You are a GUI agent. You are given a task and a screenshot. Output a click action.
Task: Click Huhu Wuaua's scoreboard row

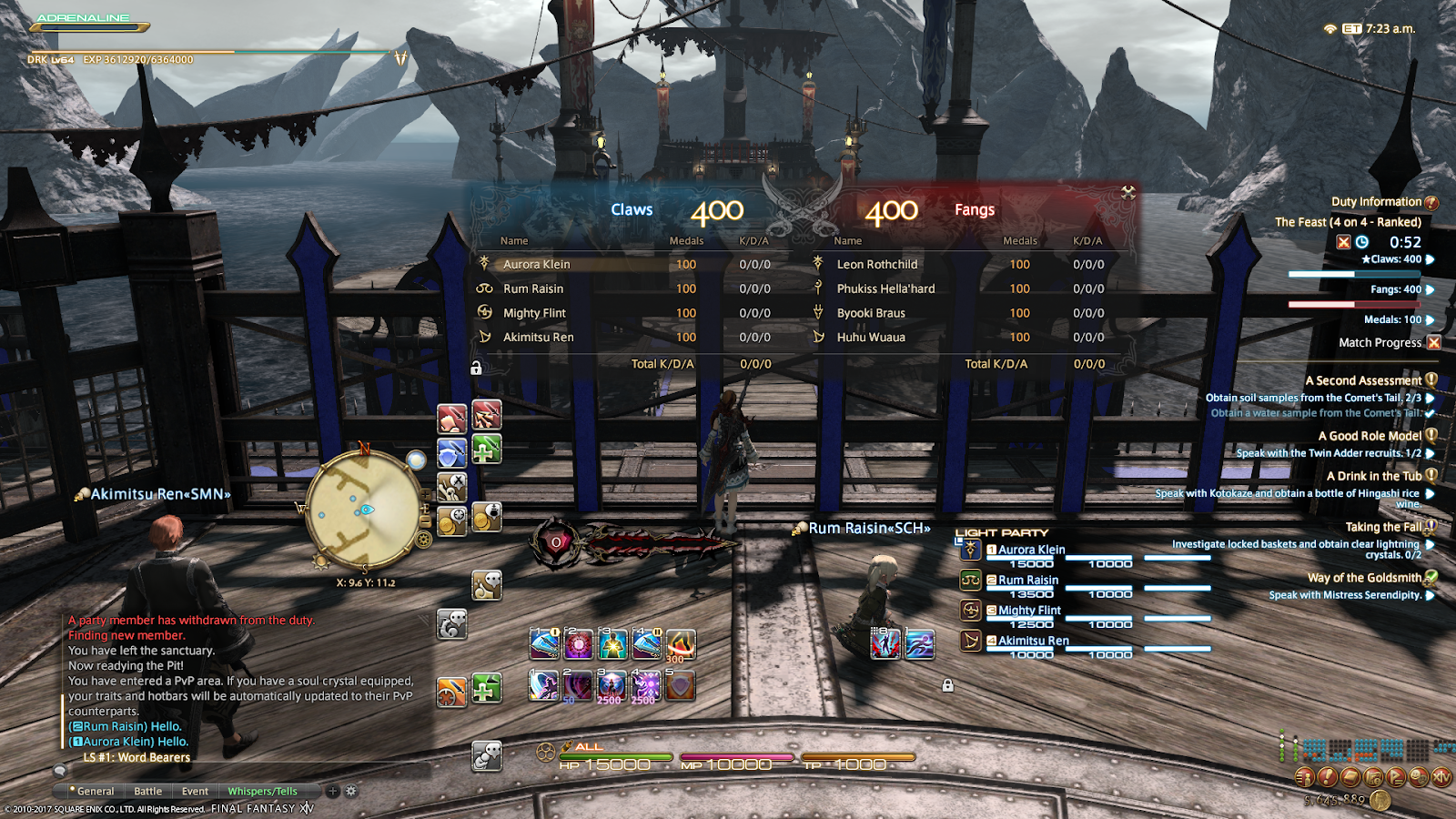click(871, 338)
